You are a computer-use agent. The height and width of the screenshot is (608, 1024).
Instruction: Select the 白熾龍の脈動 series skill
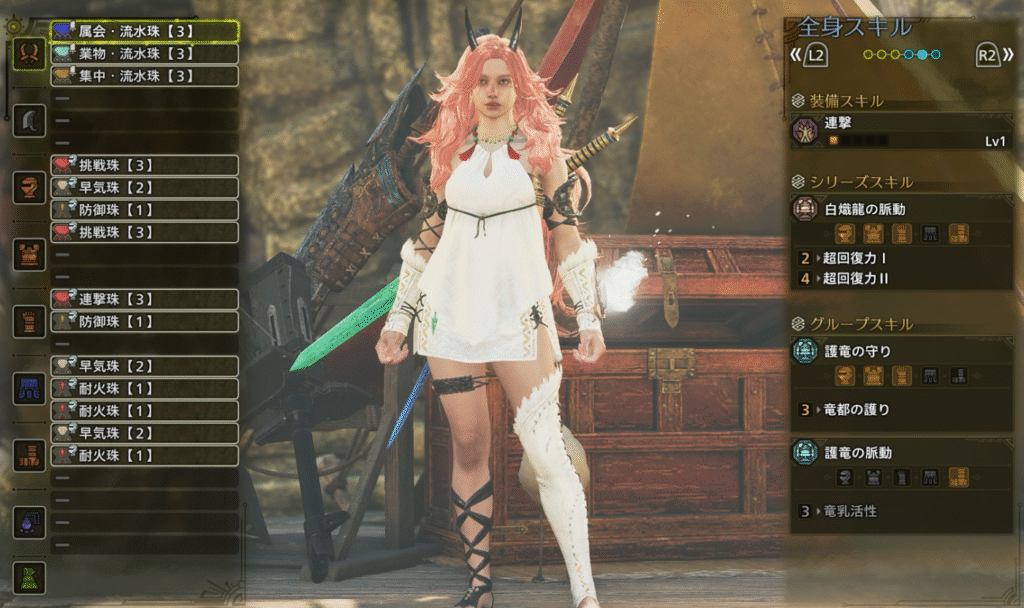(x=900, y=210)
